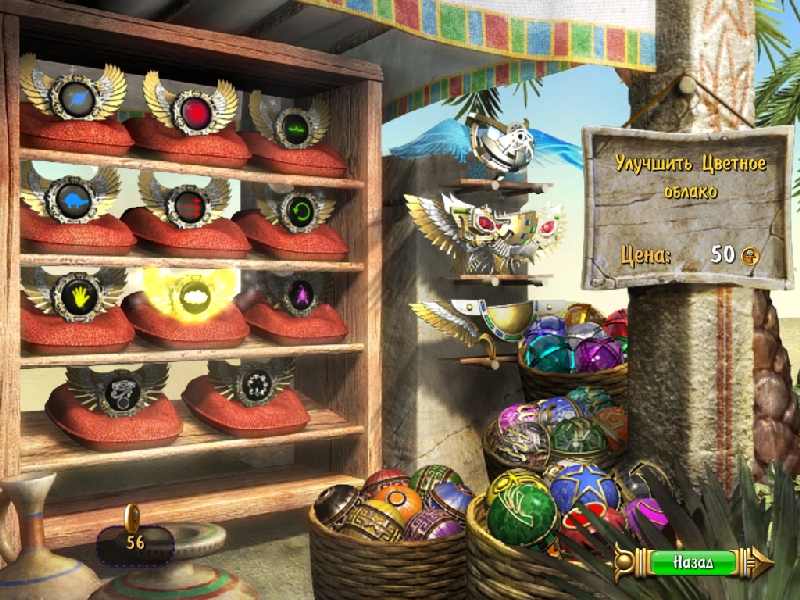Select the blue swirl medallion on the top shelf
Viewport: 800px width, 600px height.
75,99
